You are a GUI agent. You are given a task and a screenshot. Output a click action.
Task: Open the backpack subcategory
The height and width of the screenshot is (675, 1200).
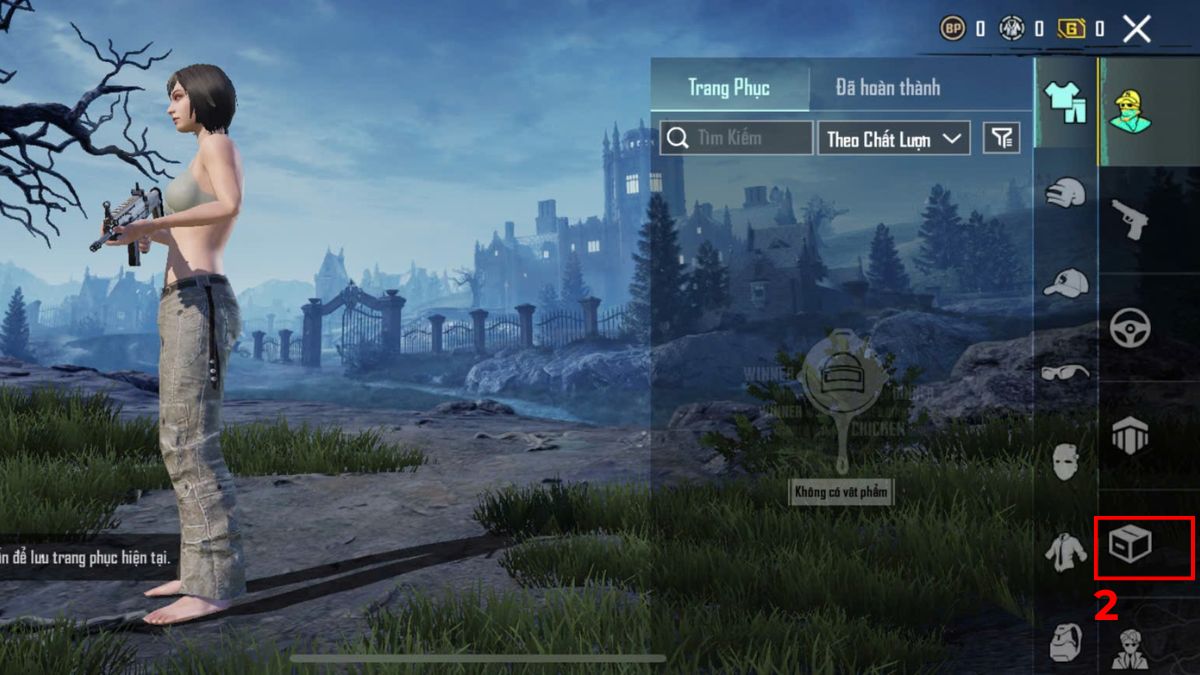1065,641
